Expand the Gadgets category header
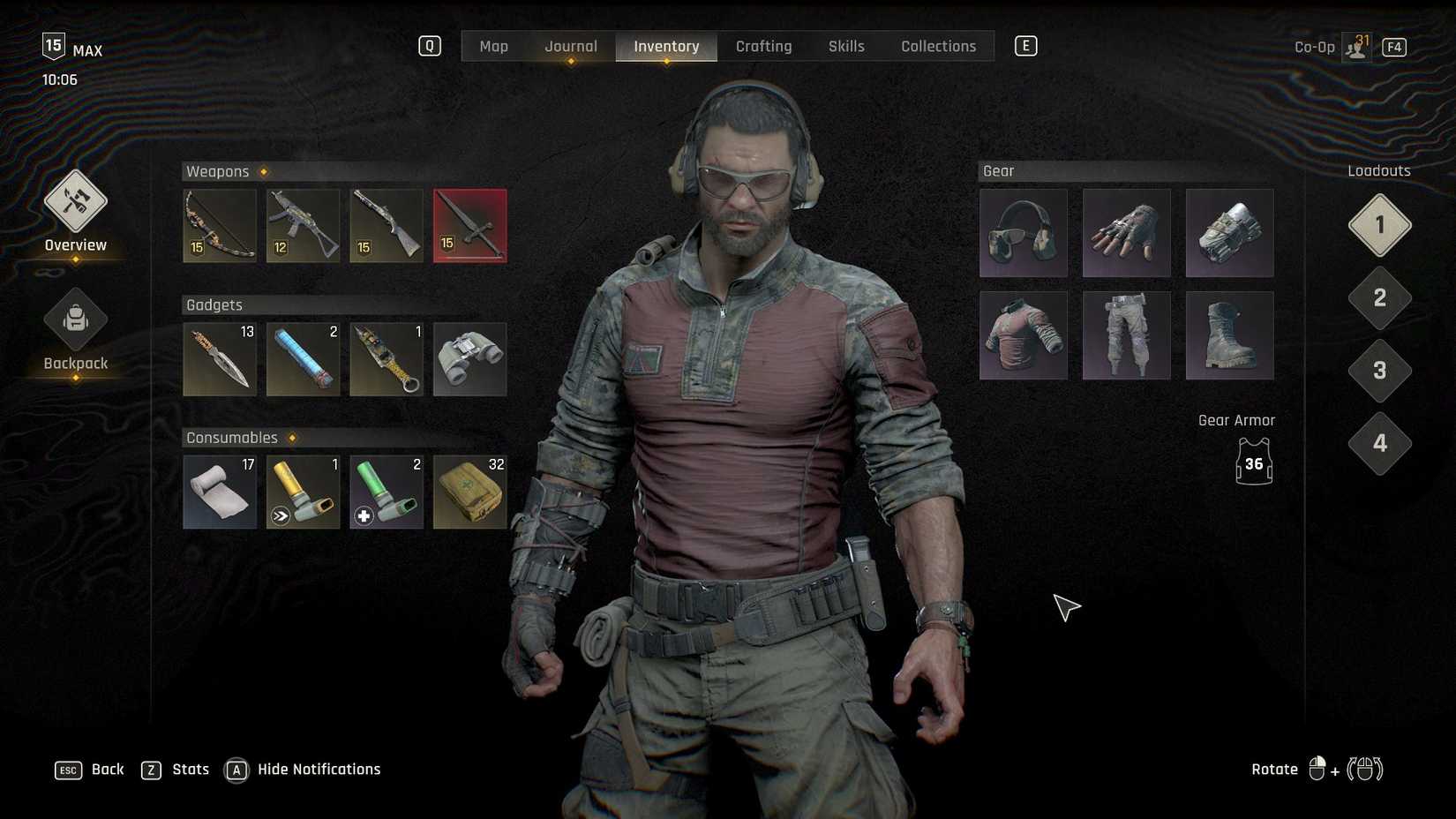 pos(214,304)
